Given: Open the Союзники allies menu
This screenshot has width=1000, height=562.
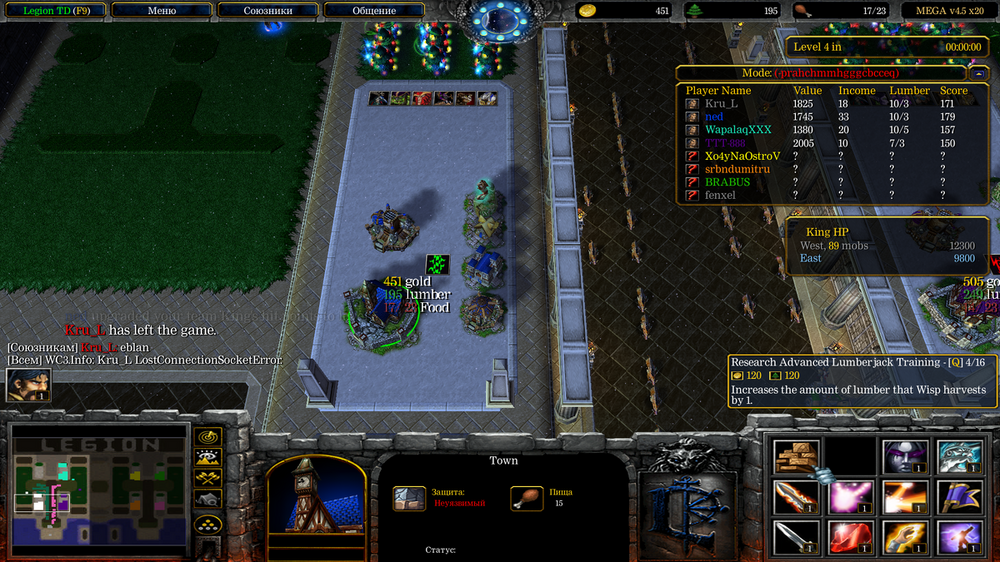Looking at the screenshot, I should click(x=268, y=10).
